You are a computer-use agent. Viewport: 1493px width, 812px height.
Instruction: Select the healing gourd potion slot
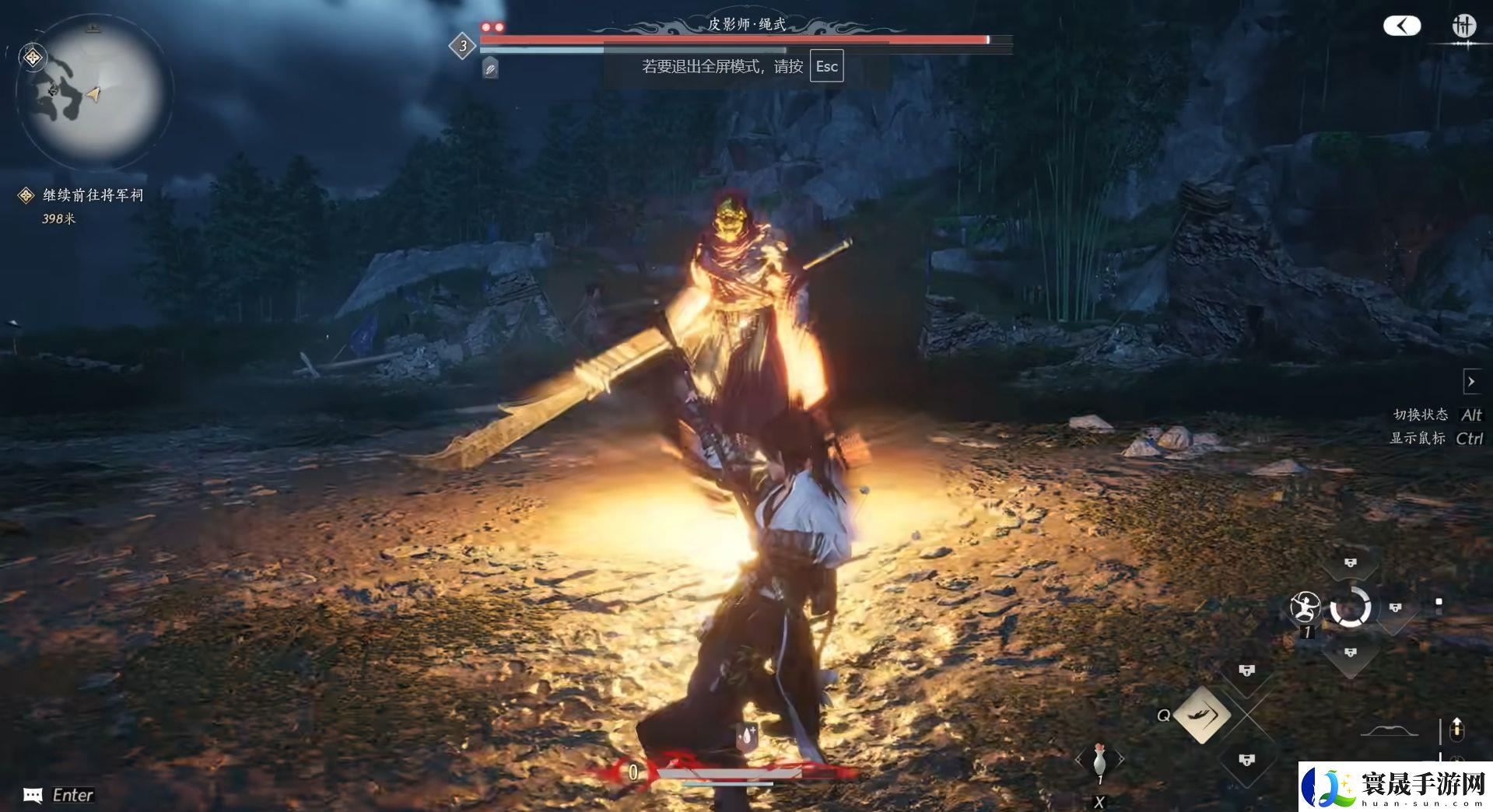pyautogui.click(x=1099, y=758)
